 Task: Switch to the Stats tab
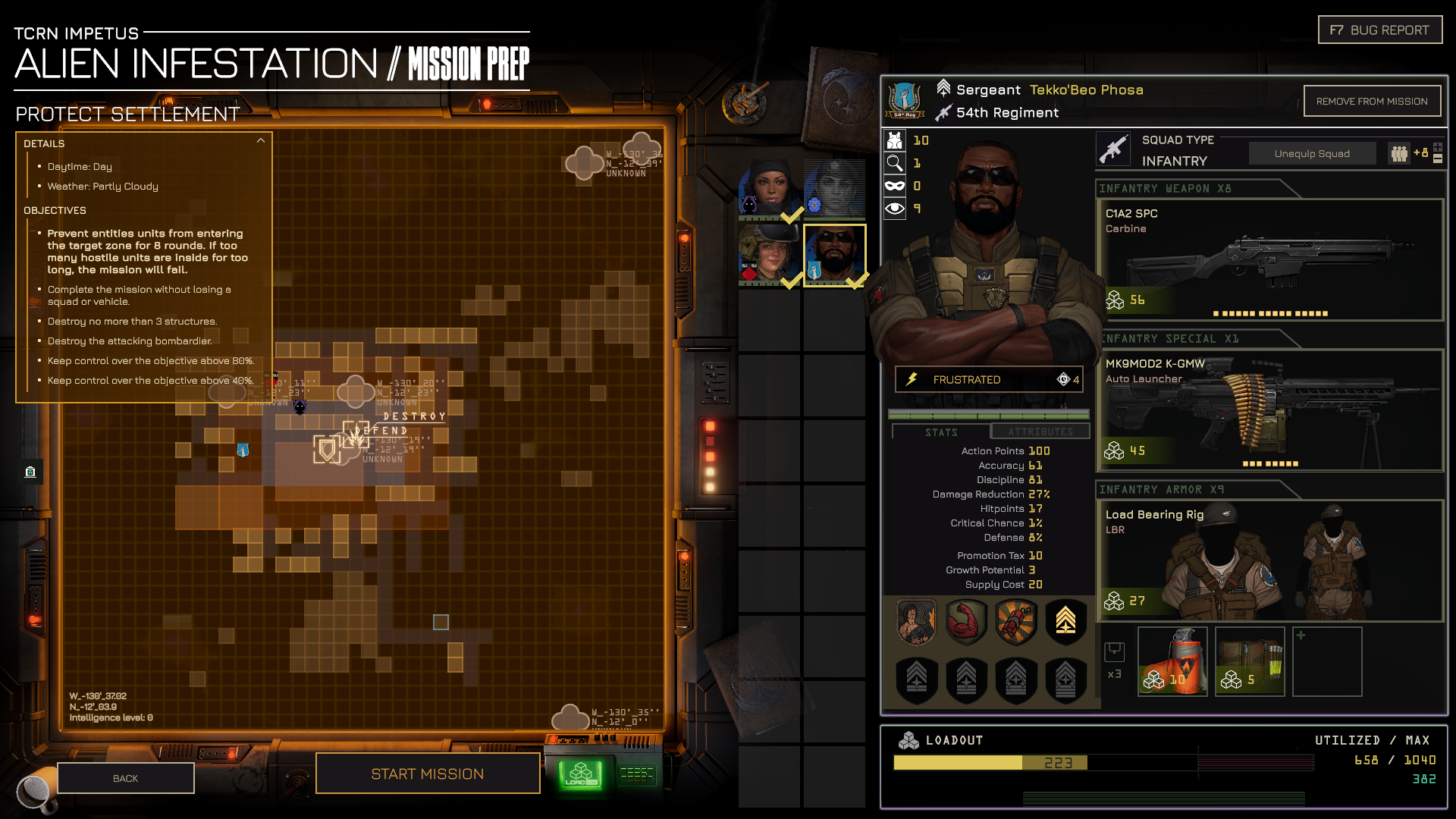pos(941,432)
